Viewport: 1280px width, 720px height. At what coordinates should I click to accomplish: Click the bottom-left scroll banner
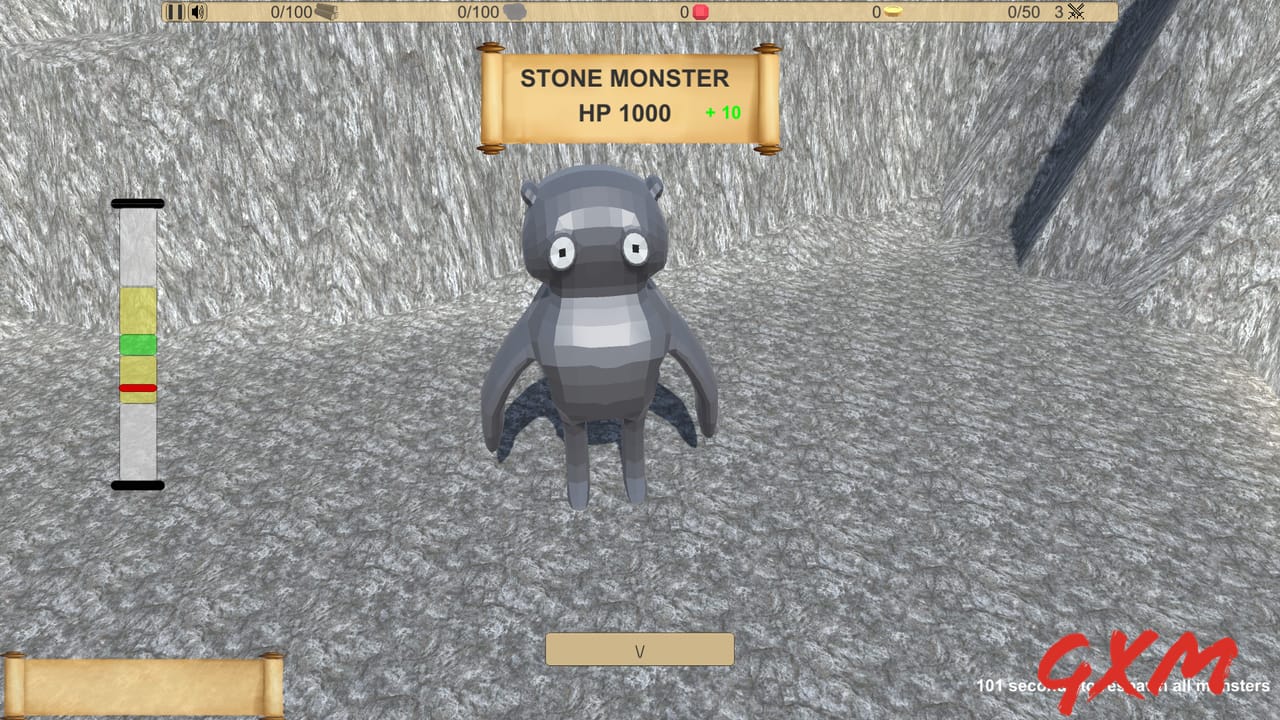click(x=140, y=684)
